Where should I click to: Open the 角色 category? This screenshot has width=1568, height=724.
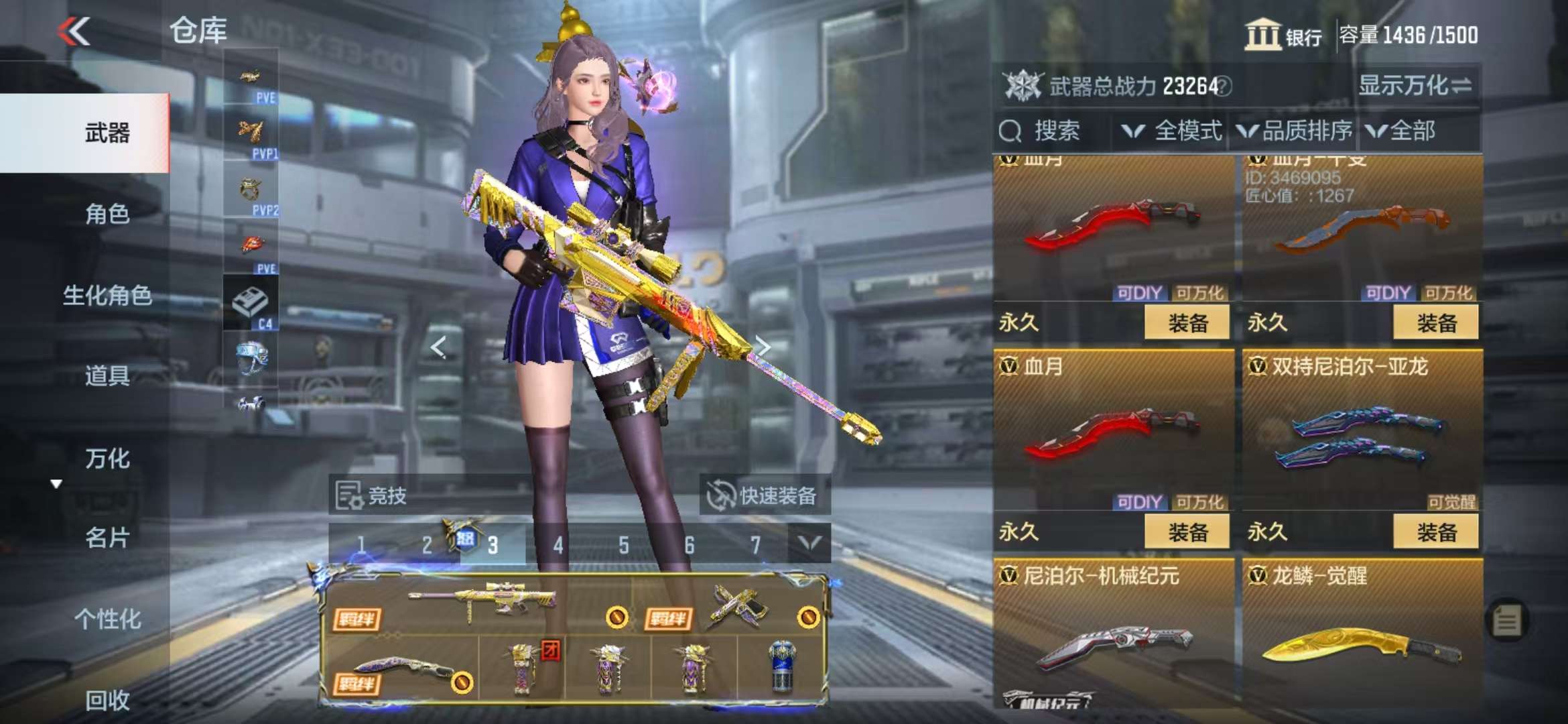click(x=107, y=214)
